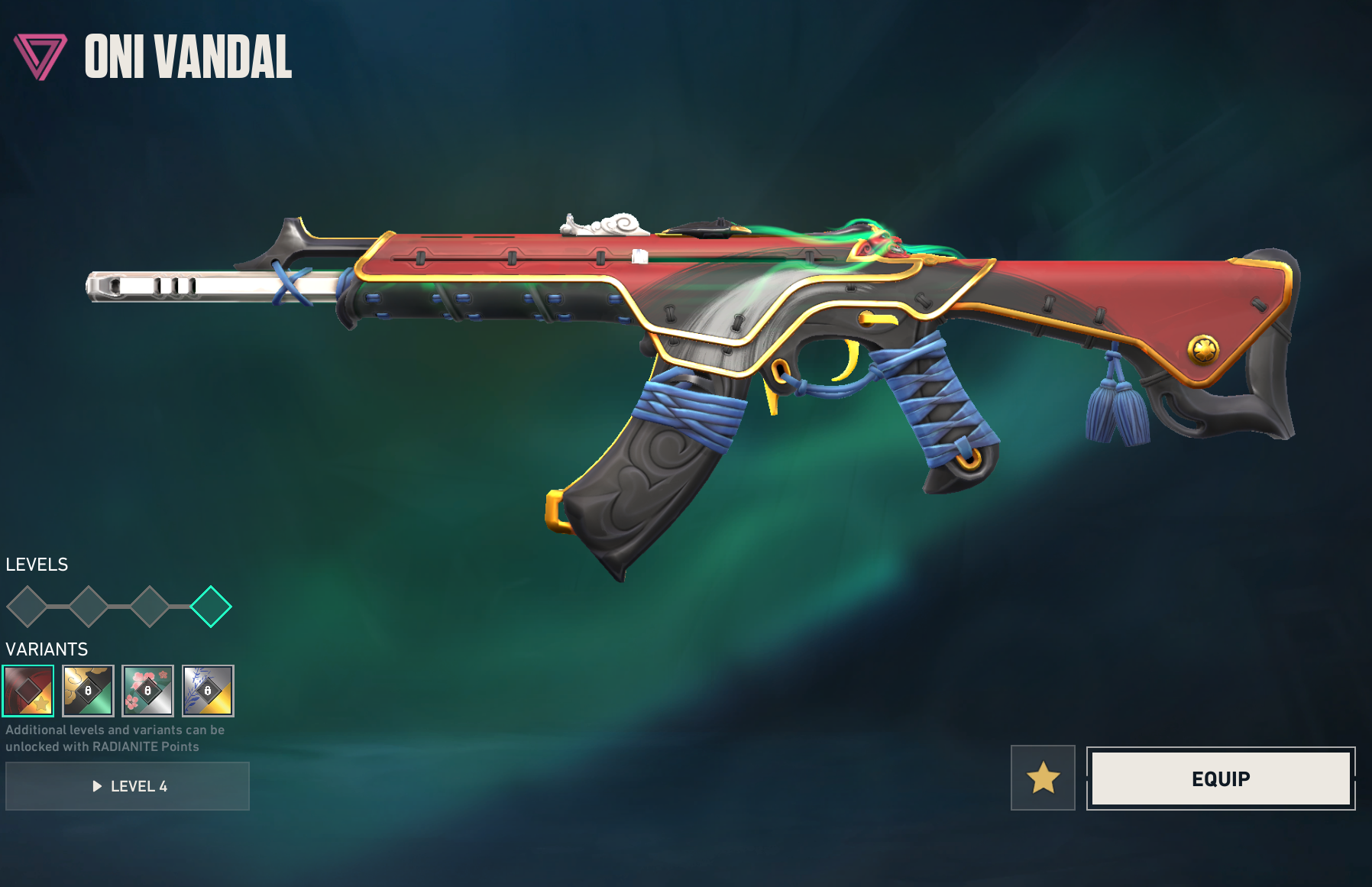Favorite the skin with the star button
This screenshot has width=1372, height=887.
click(1043, 778)
